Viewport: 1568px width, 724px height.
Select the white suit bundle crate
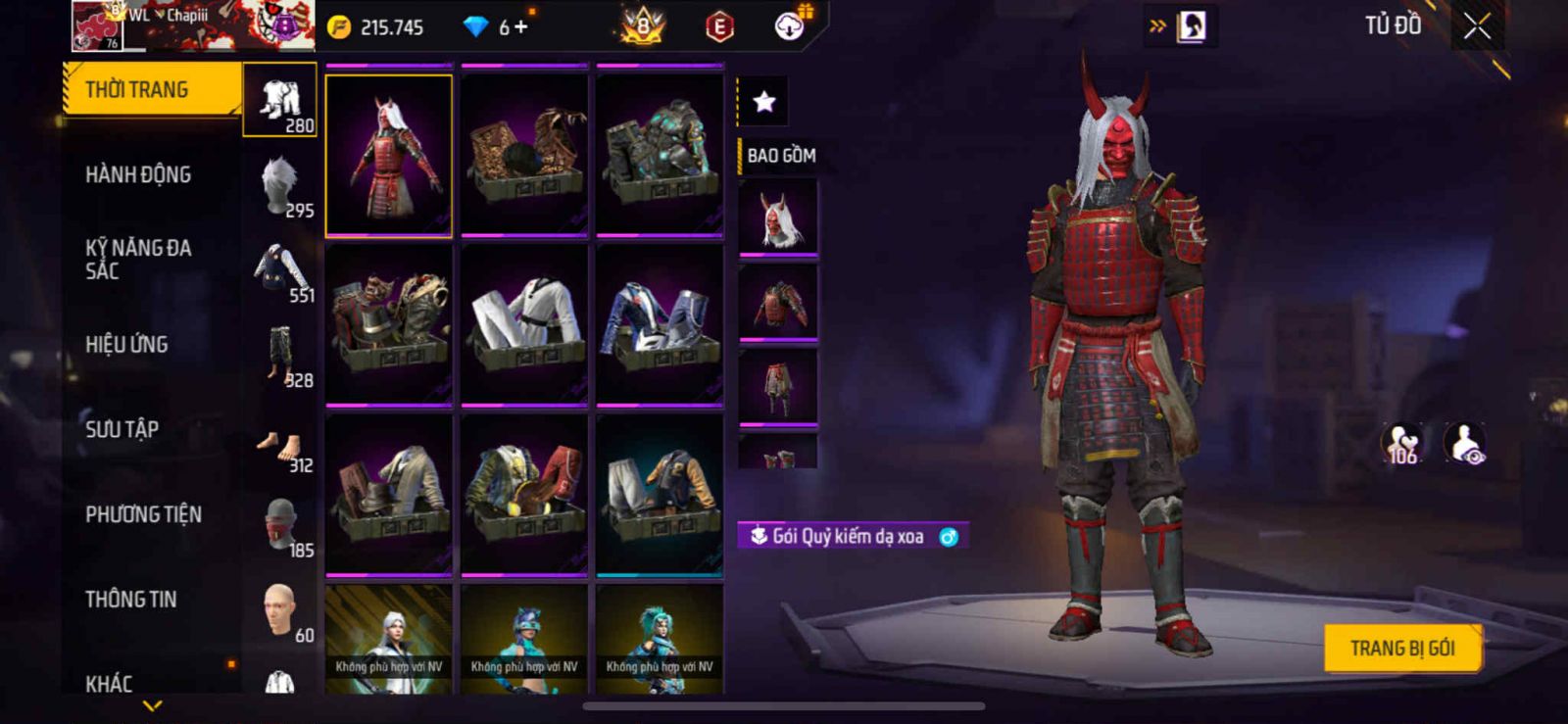[524, 323]
